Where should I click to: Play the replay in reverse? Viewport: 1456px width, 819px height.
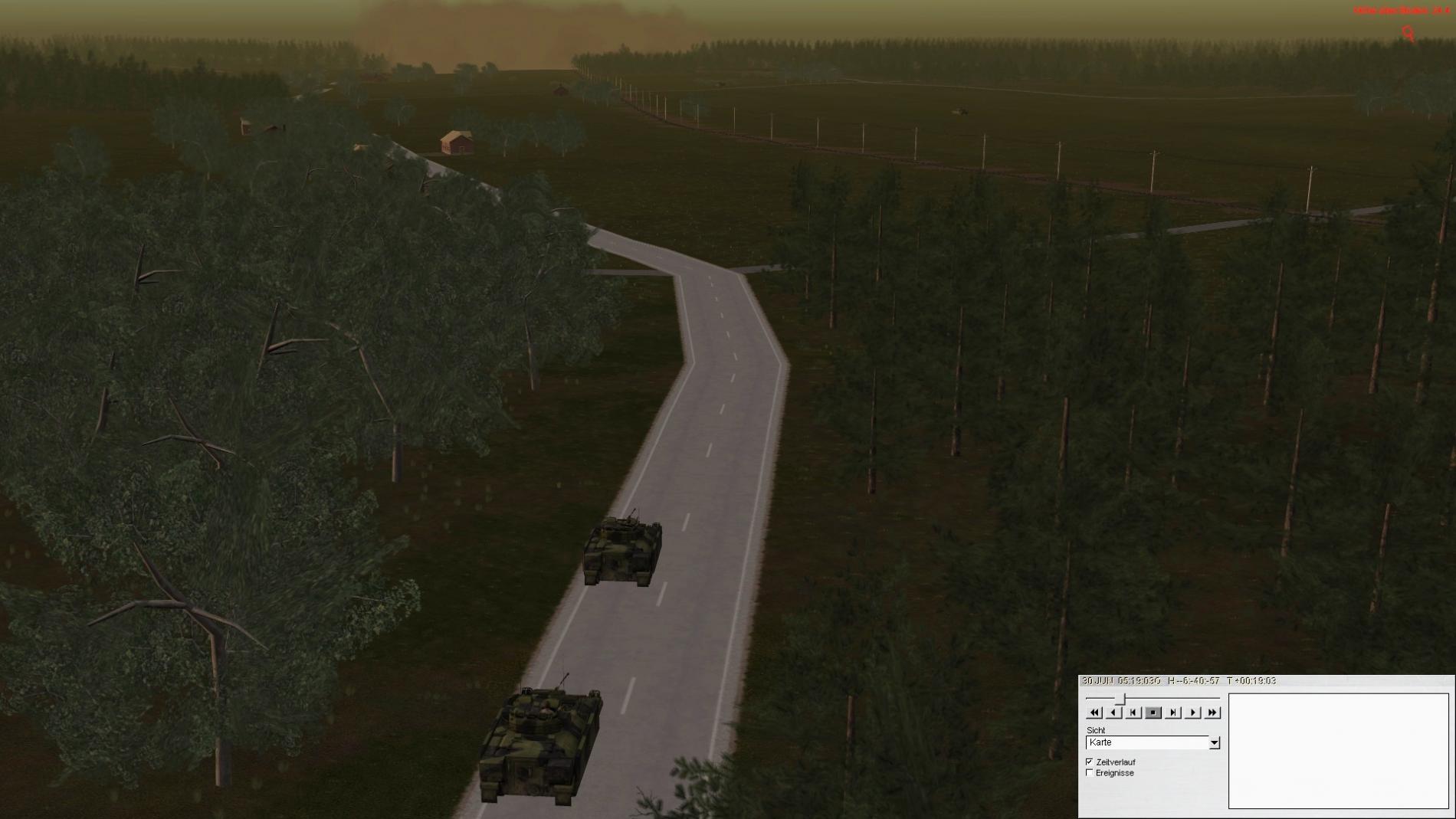tap(1114, 713)
